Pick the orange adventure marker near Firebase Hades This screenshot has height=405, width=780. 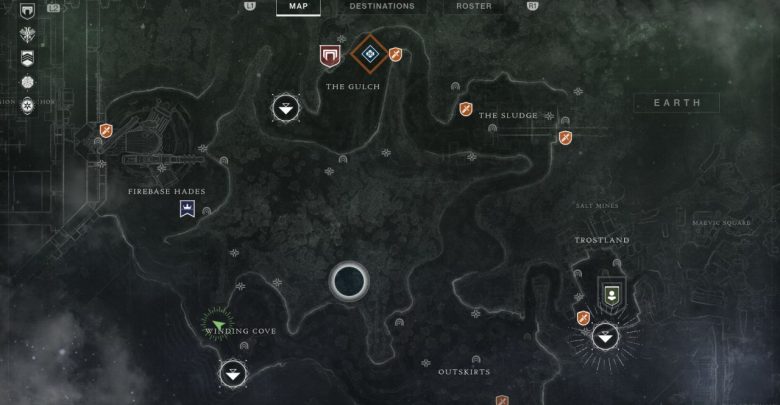coord(105,130)
